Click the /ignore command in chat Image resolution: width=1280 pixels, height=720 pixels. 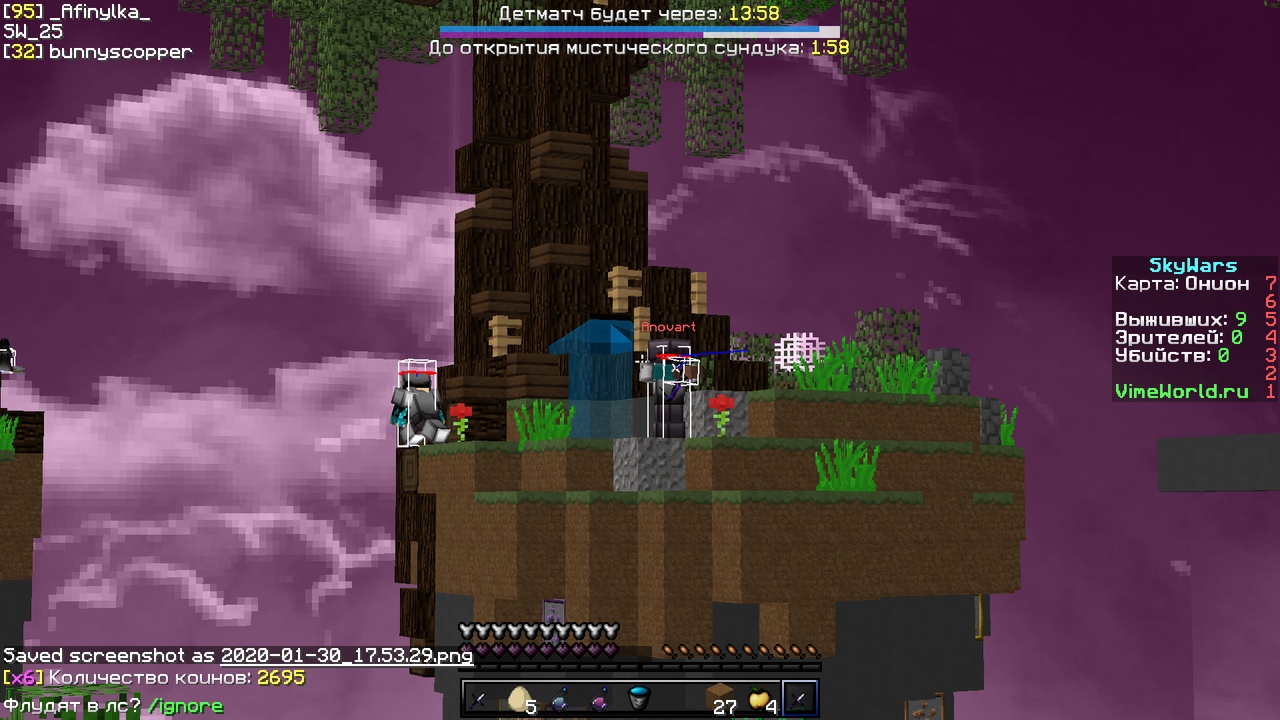click(x=185, y=706)
